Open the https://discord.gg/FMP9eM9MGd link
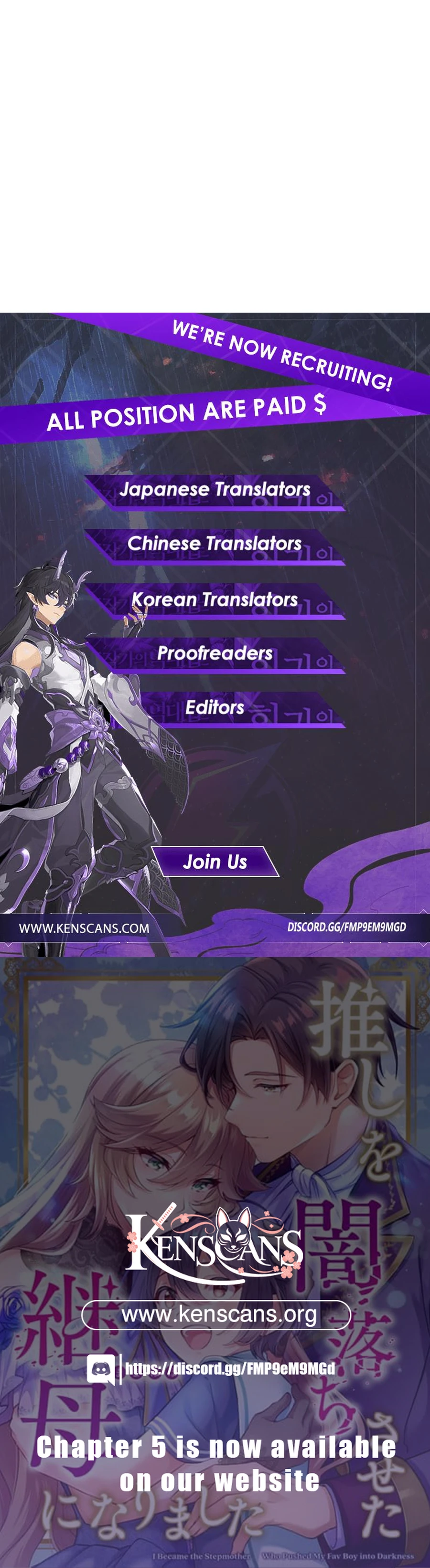This screenshot has height=1568, width=430. pos(230,1369)
